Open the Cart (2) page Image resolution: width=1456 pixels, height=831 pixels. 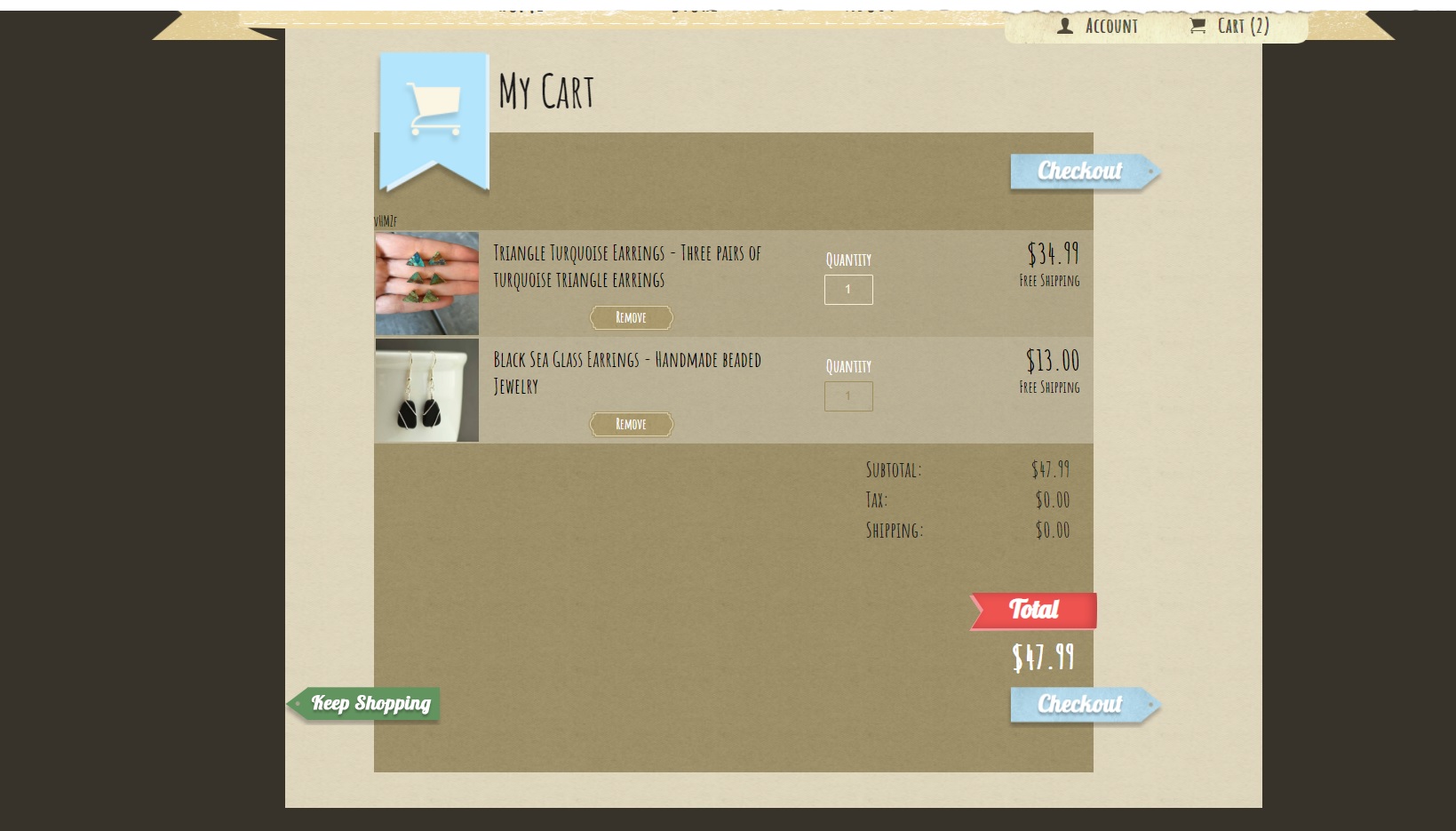[1240, 26]
